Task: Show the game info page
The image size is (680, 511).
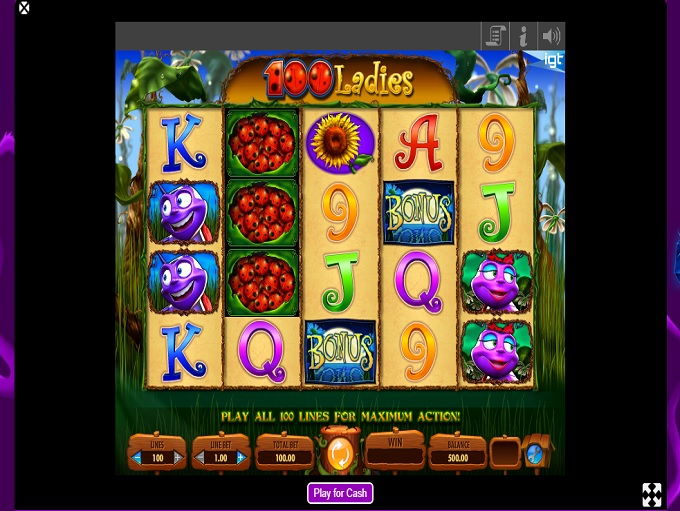Action: [523, 37]
